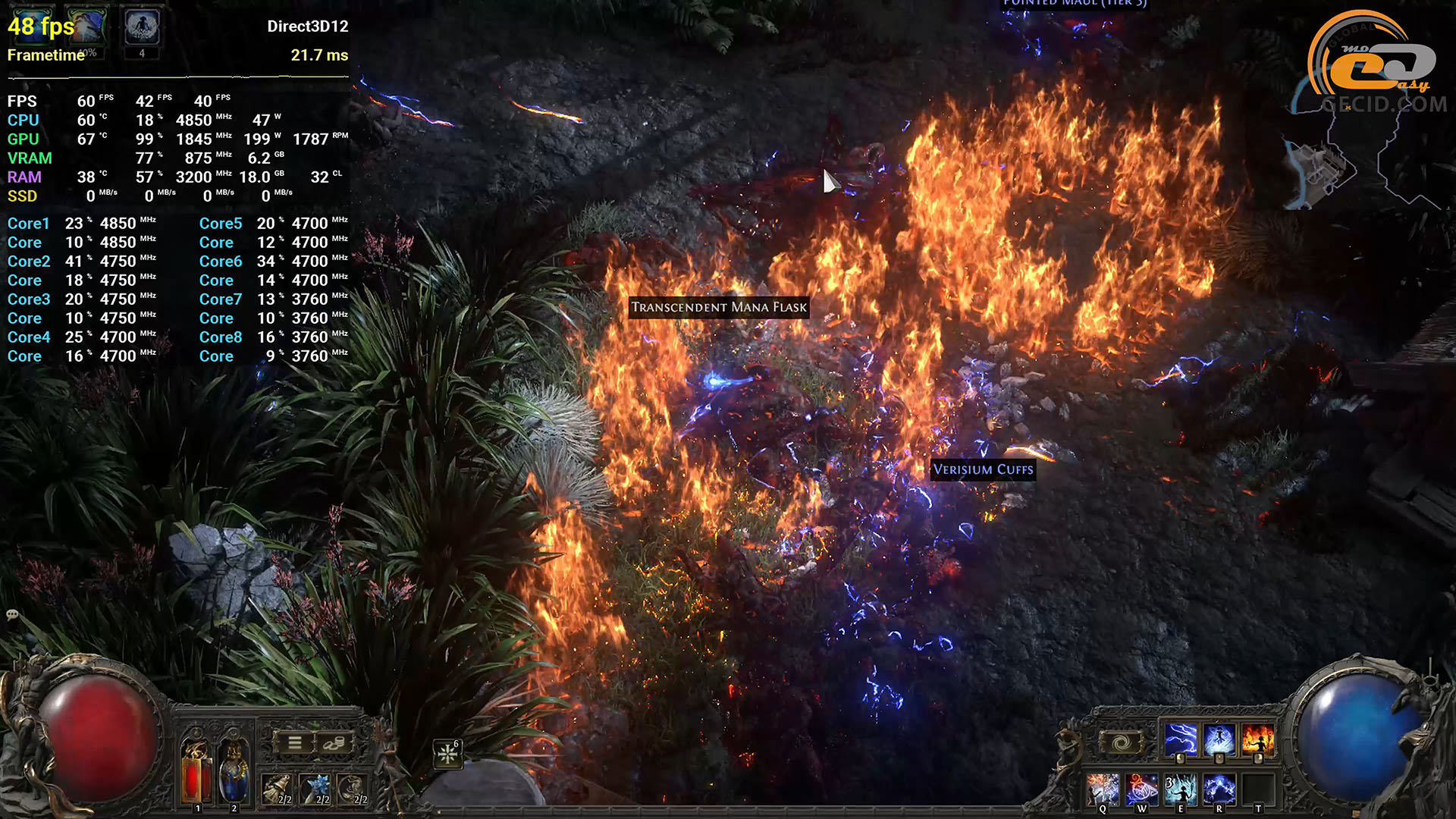Pick up the Transcendent Mana Flask label
Screen dimensions: 1456x819
[718, 307]
